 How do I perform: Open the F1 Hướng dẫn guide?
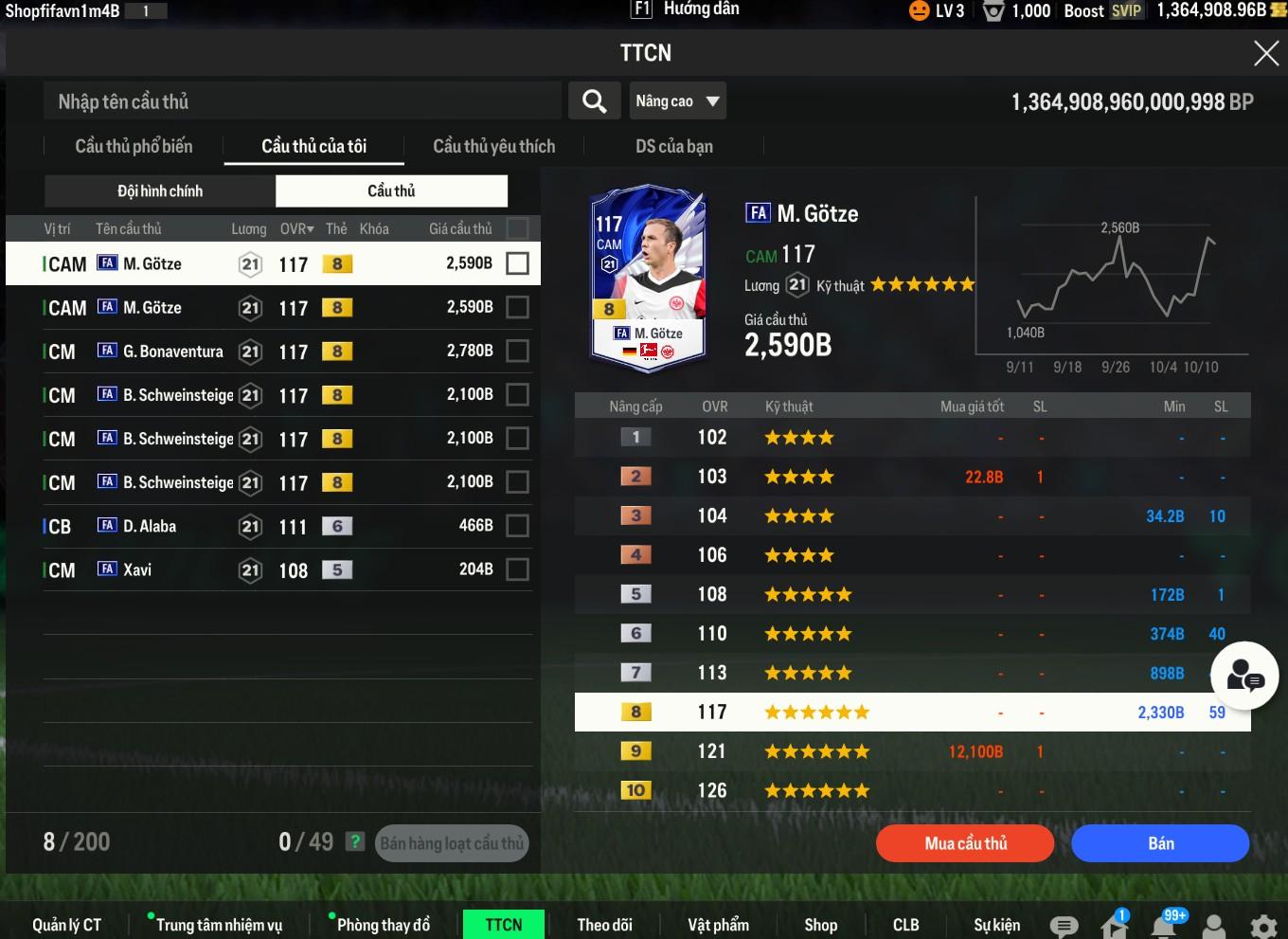[x=686, y=9]
